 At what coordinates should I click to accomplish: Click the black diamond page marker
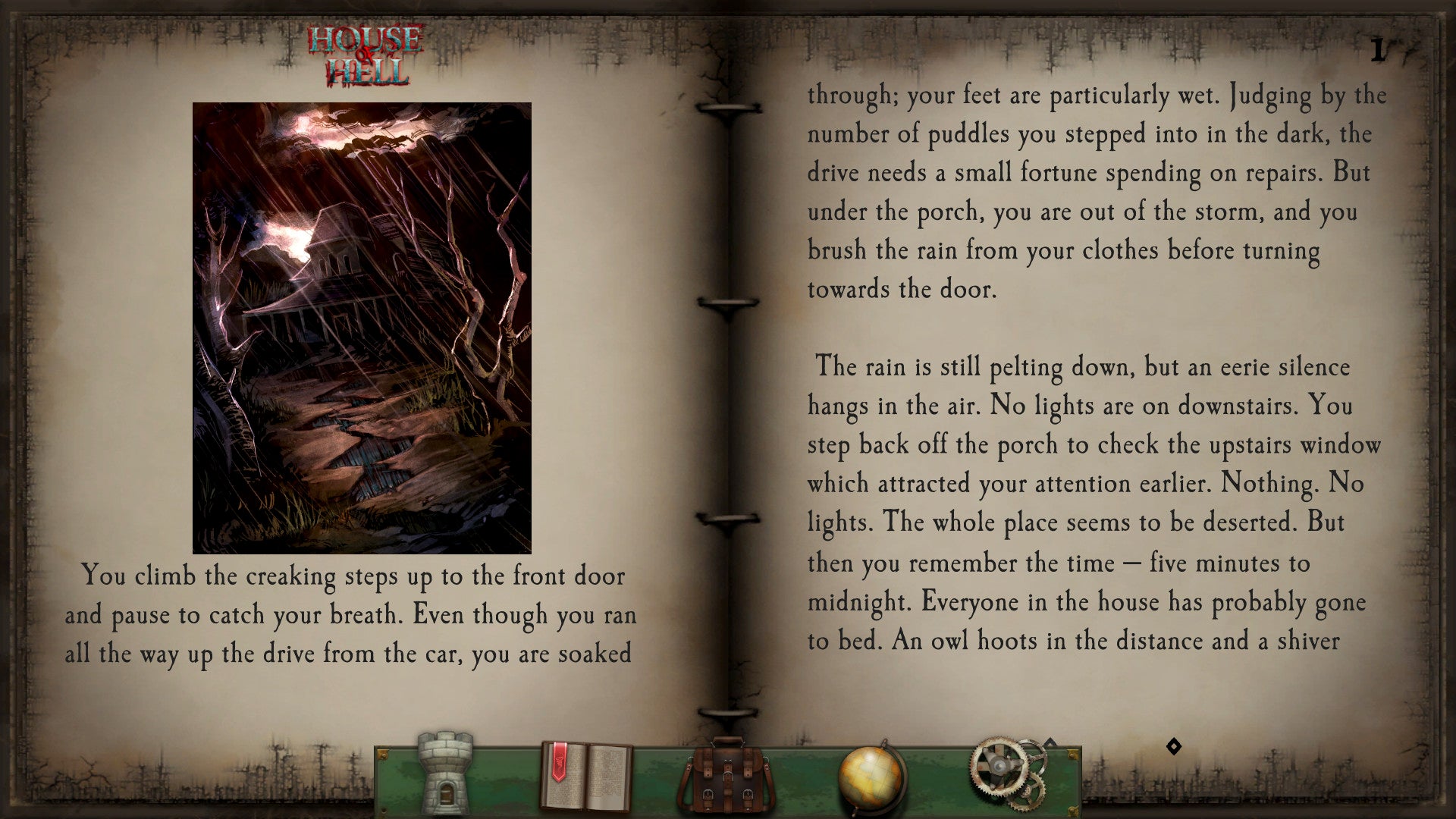(1174, 747)
